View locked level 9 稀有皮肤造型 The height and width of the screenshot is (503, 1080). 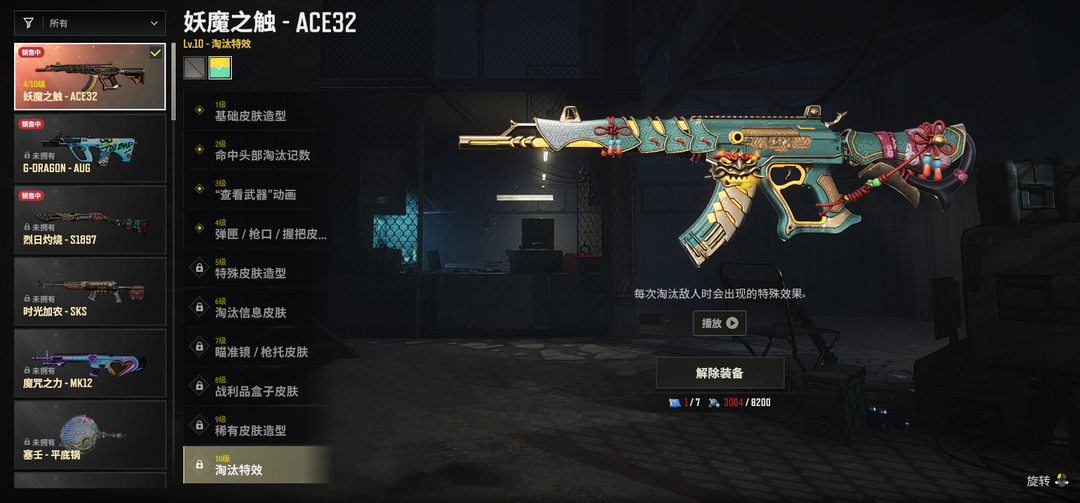point(256,426)
